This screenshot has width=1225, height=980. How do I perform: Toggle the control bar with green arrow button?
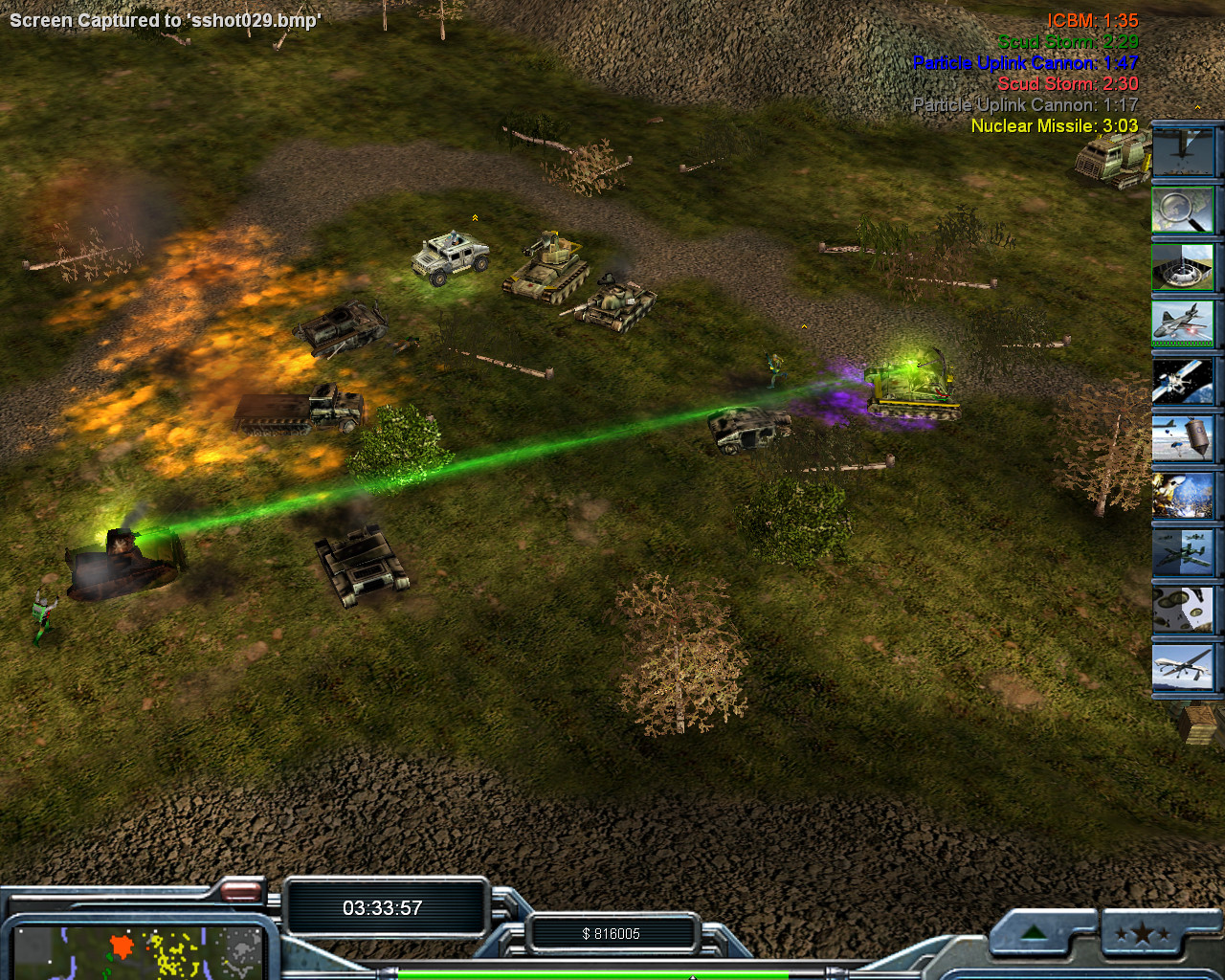(x=1036, y=933)
